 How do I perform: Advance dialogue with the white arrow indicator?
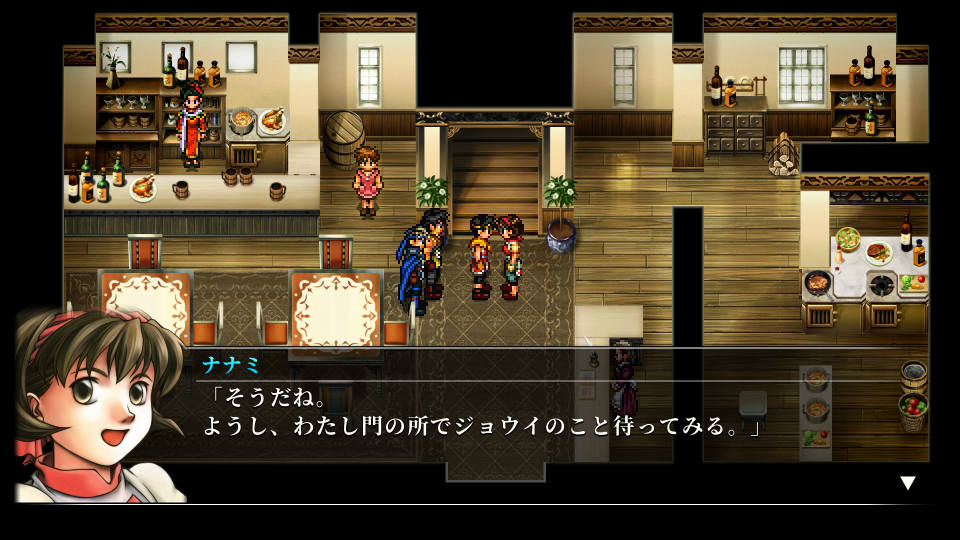(907, 483)
